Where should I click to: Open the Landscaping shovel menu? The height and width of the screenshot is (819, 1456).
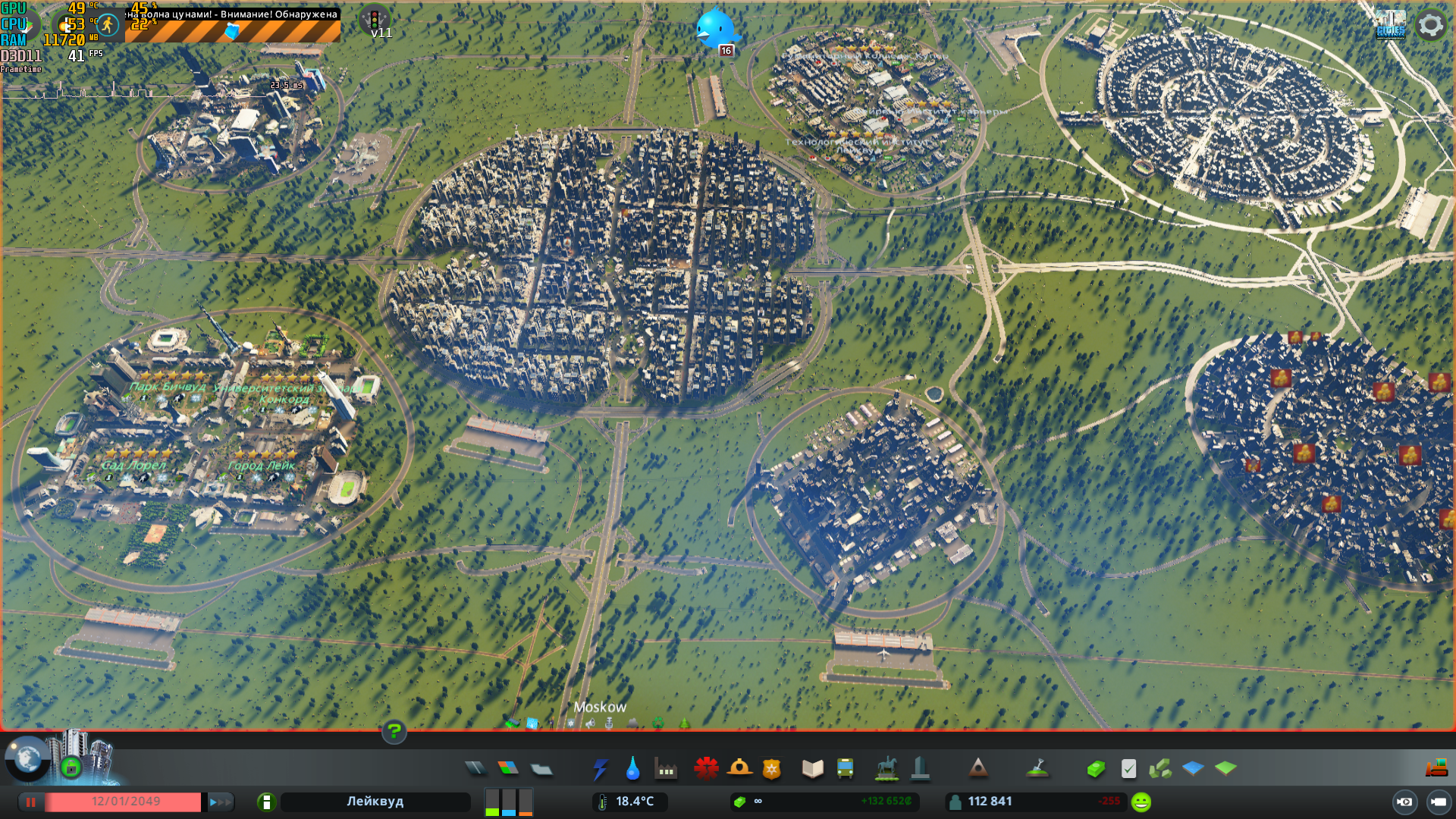pyautogui.click(x=1037, y=769)
